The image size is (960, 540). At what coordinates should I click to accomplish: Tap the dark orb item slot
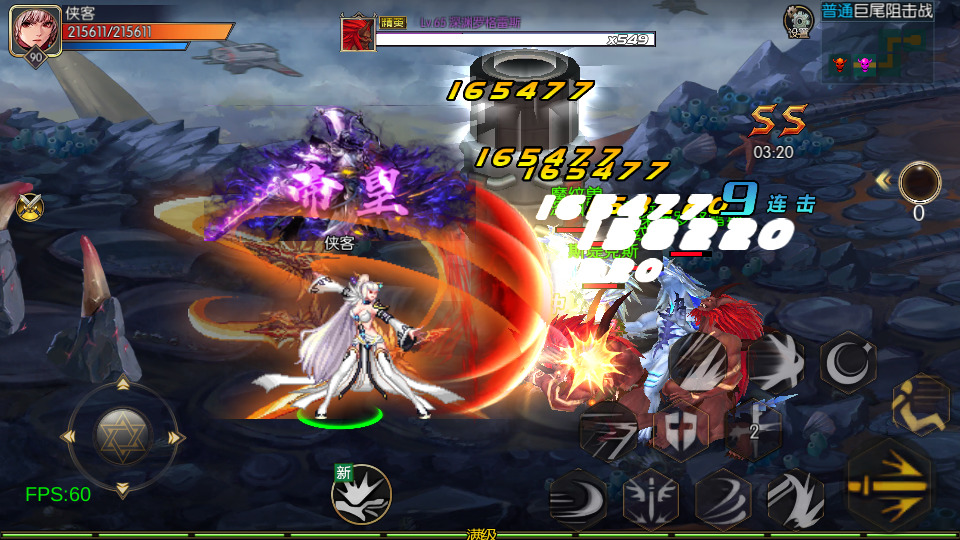pos(919,183)
